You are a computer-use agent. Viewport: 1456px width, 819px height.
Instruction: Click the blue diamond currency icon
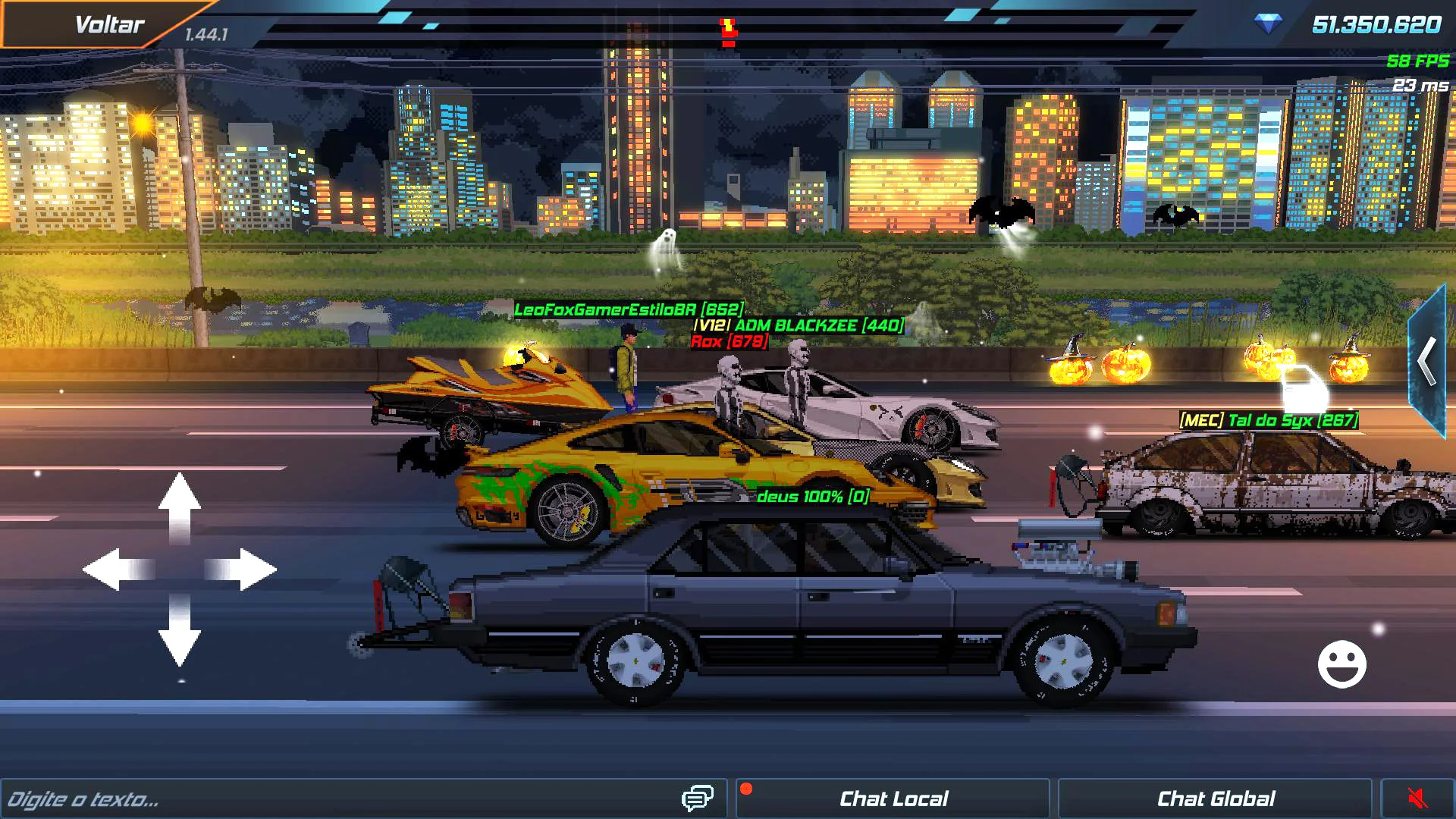tap(1268, 24)
